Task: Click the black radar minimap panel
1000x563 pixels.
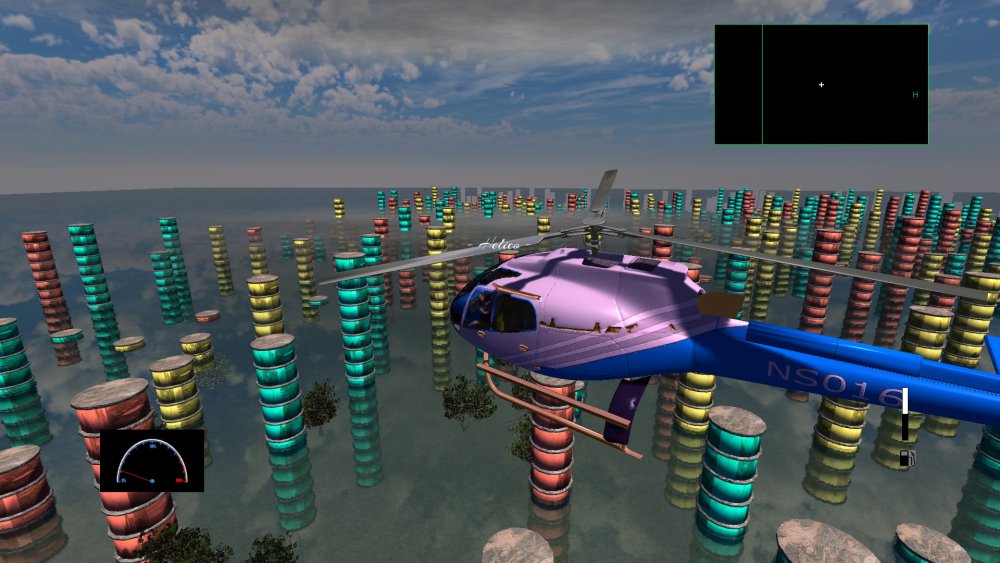Action: pyautogui.click(x=821, y=85)
